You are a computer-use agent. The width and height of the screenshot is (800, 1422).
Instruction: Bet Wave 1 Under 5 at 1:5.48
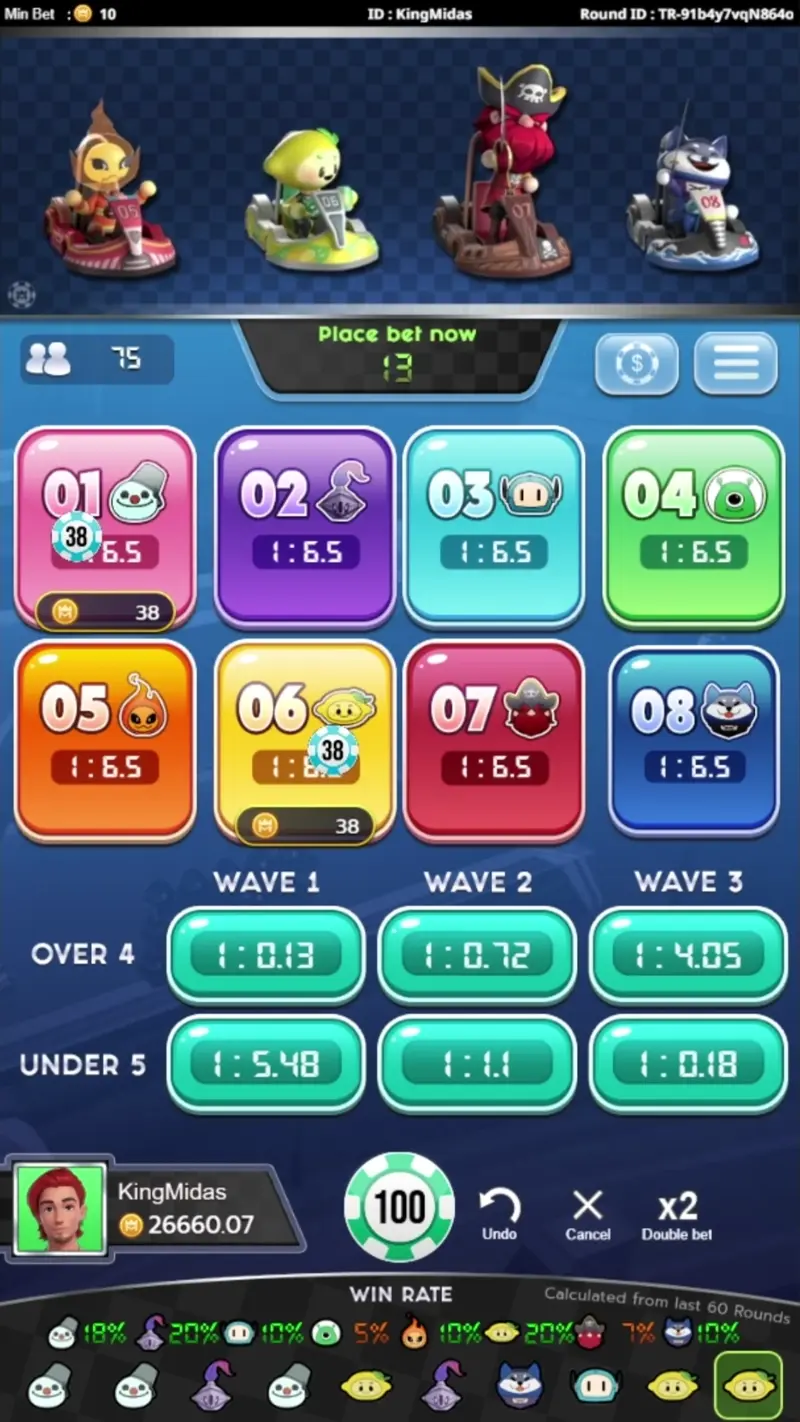click(x=266, y=1064)
